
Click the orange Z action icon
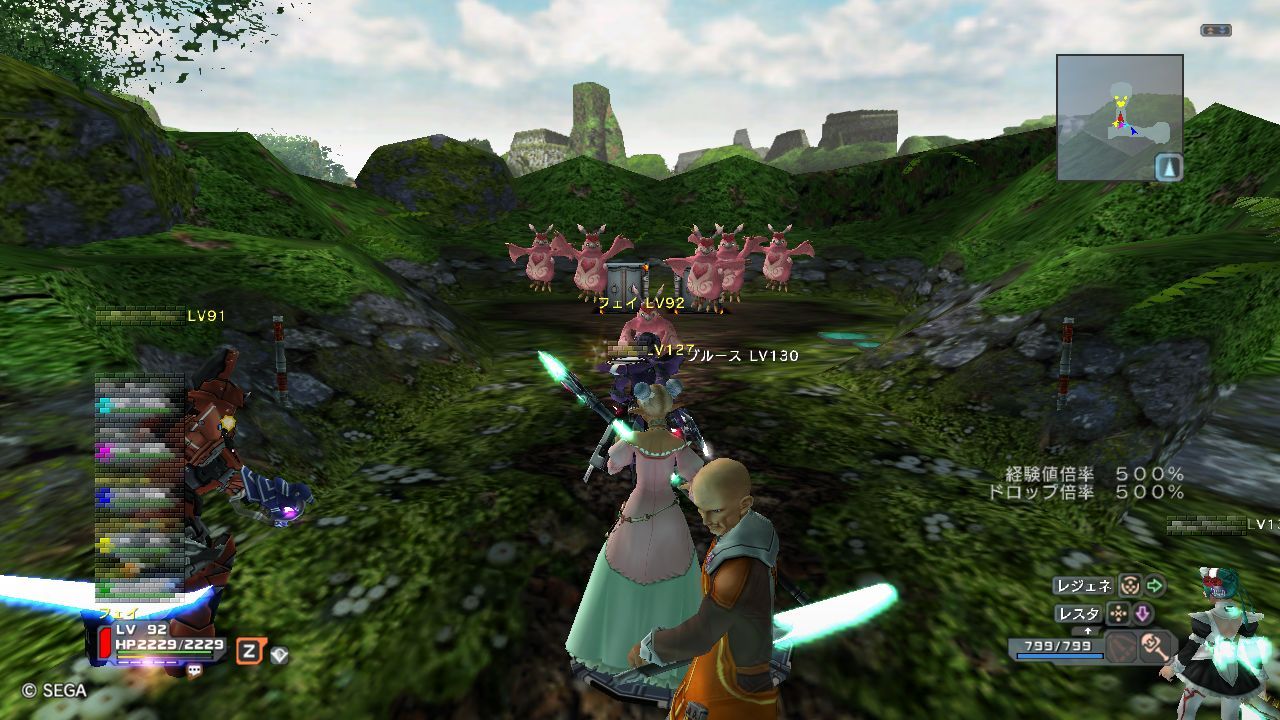[248, 653]
